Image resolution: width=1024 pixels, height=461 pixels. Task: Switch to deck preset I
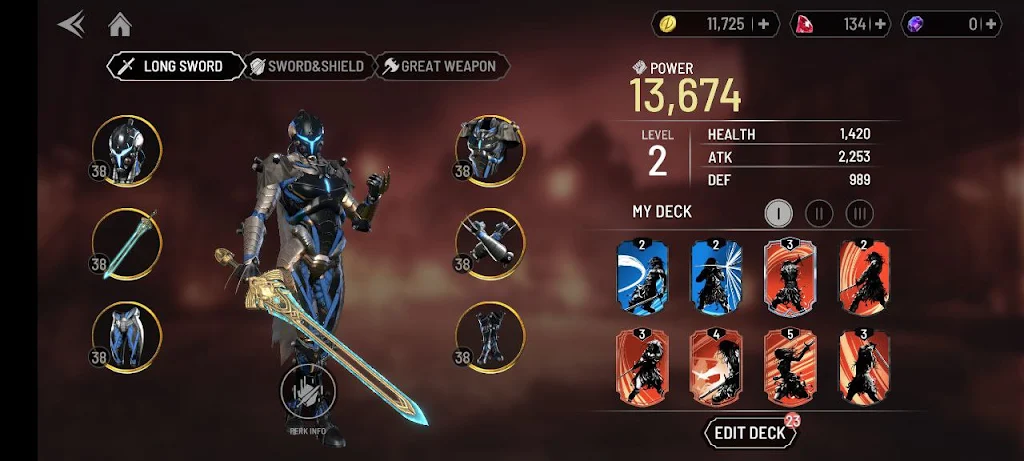[x=779, y=212]
